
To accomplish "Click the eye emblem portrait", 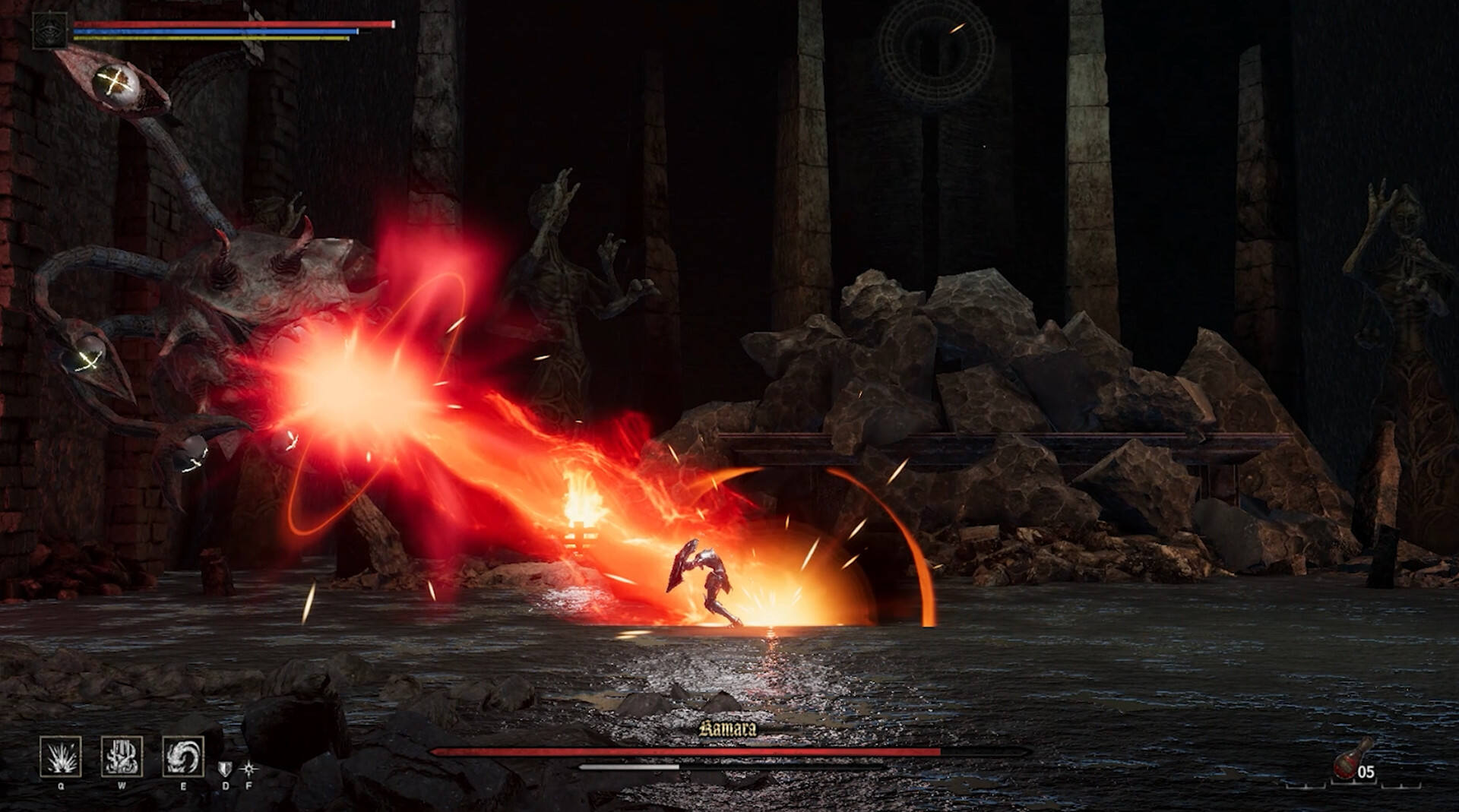I will click(50, 31).
